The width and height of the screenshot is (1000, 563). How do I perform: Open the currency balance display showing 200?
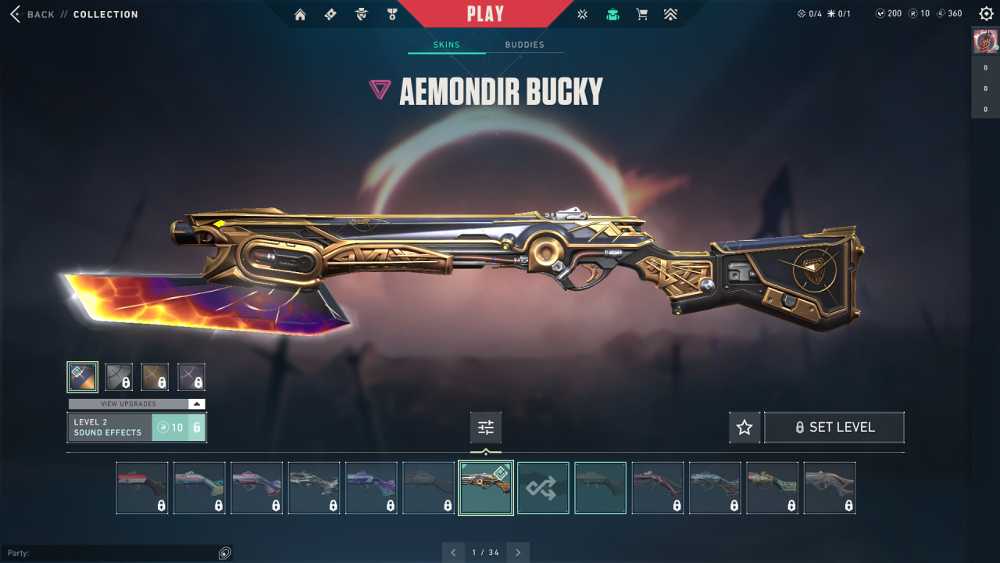click(x=888, y=14)
